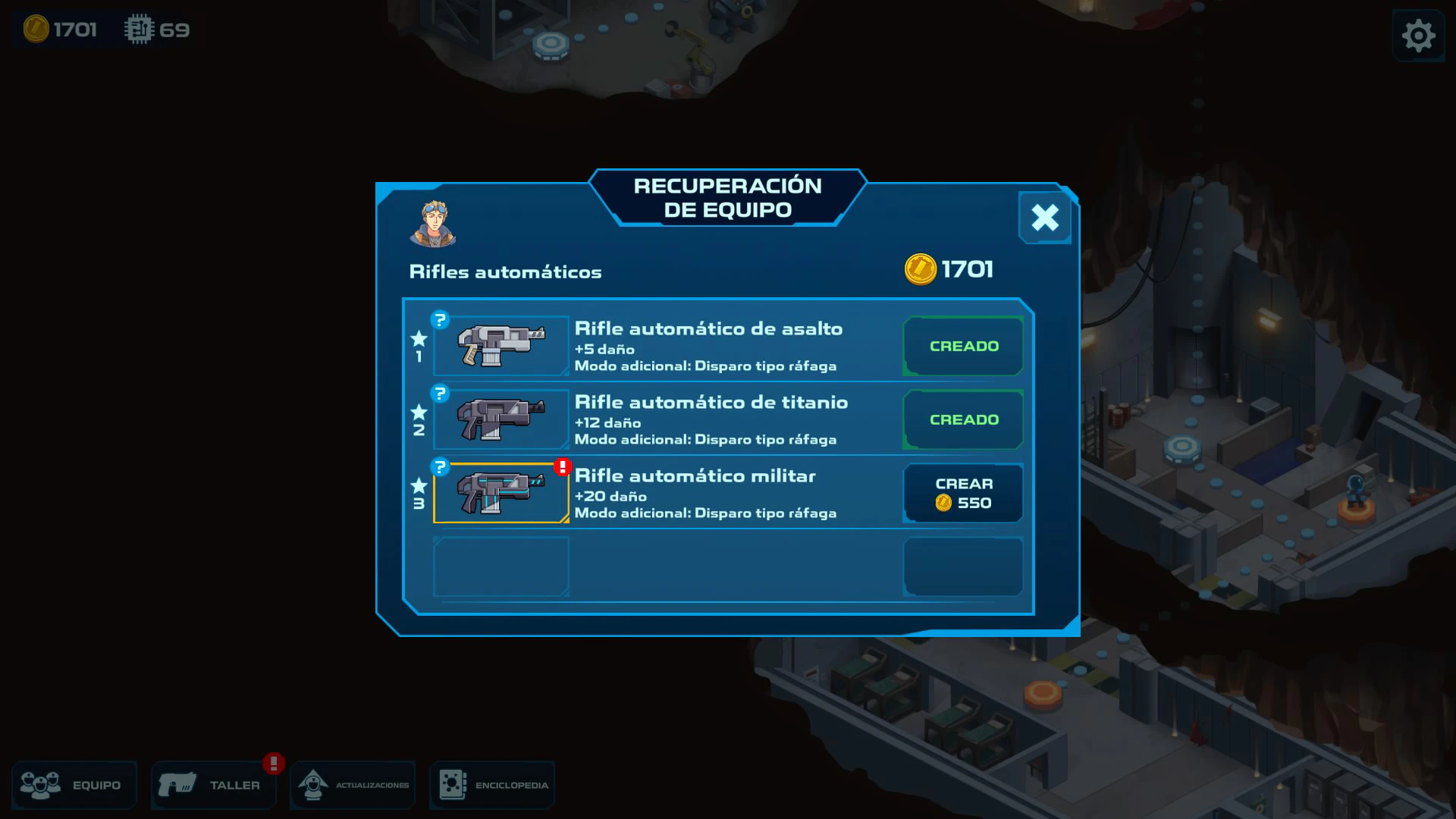
Task: Open the Actualizaciones menu
Action: pyautogui.click(x=353, y=785)
